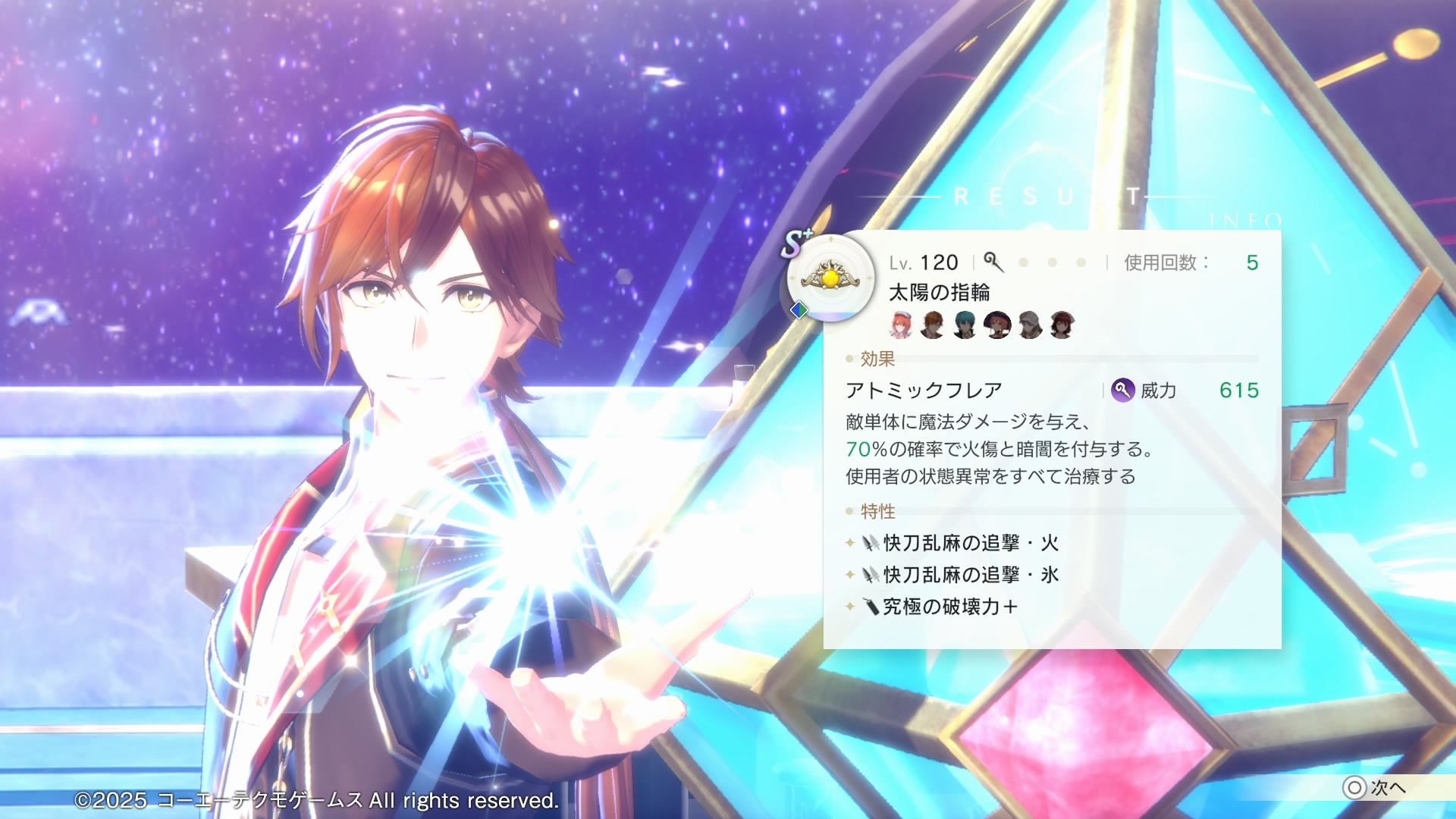Viewport: 1456px width, 819px height.
Task: Pick the dark witch-hat character portrait
Action: (997, 325)
